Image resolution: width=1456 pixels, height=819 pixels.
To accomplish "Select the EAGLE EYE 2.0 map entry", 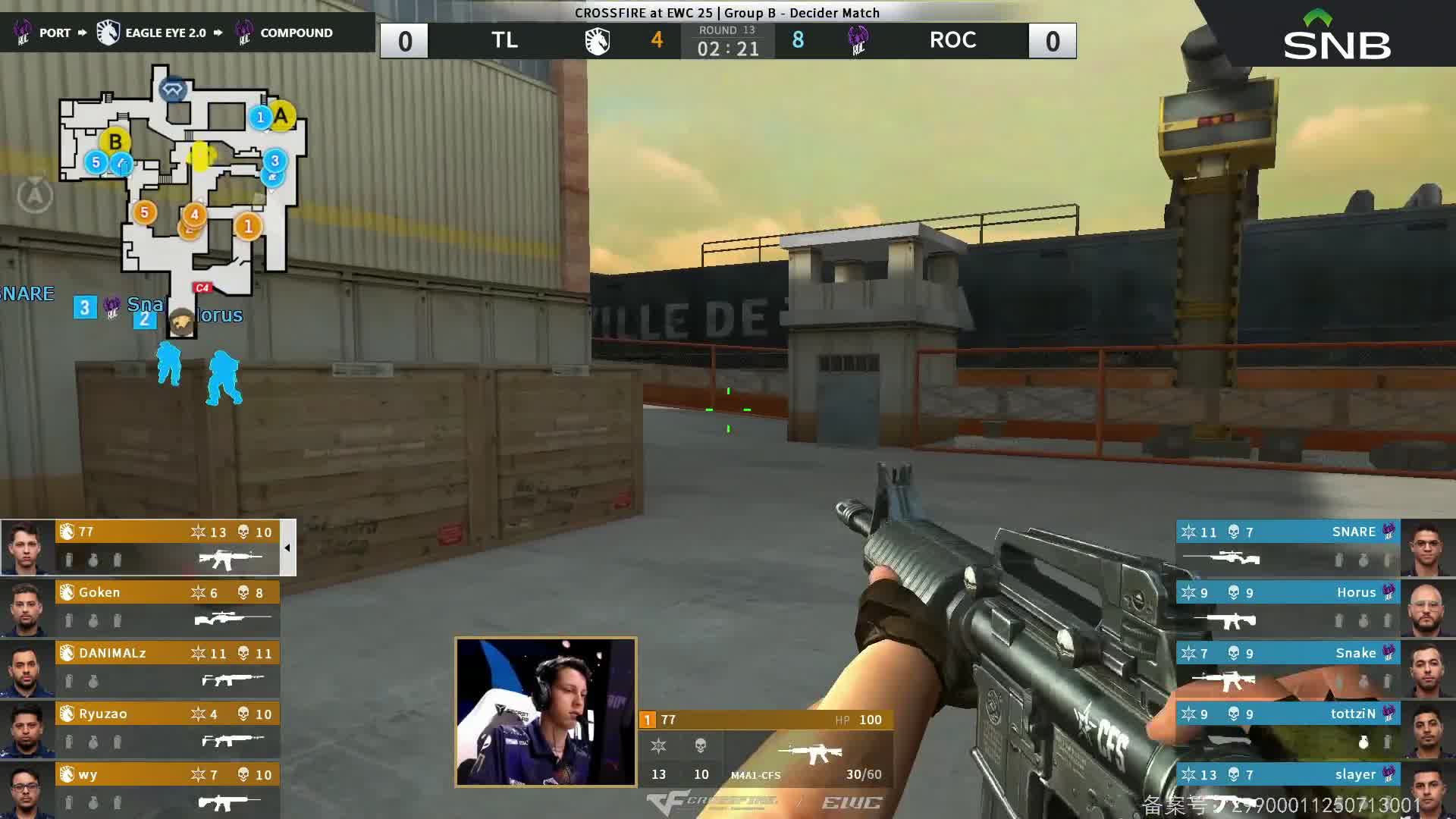I will [x=165, y=33].
